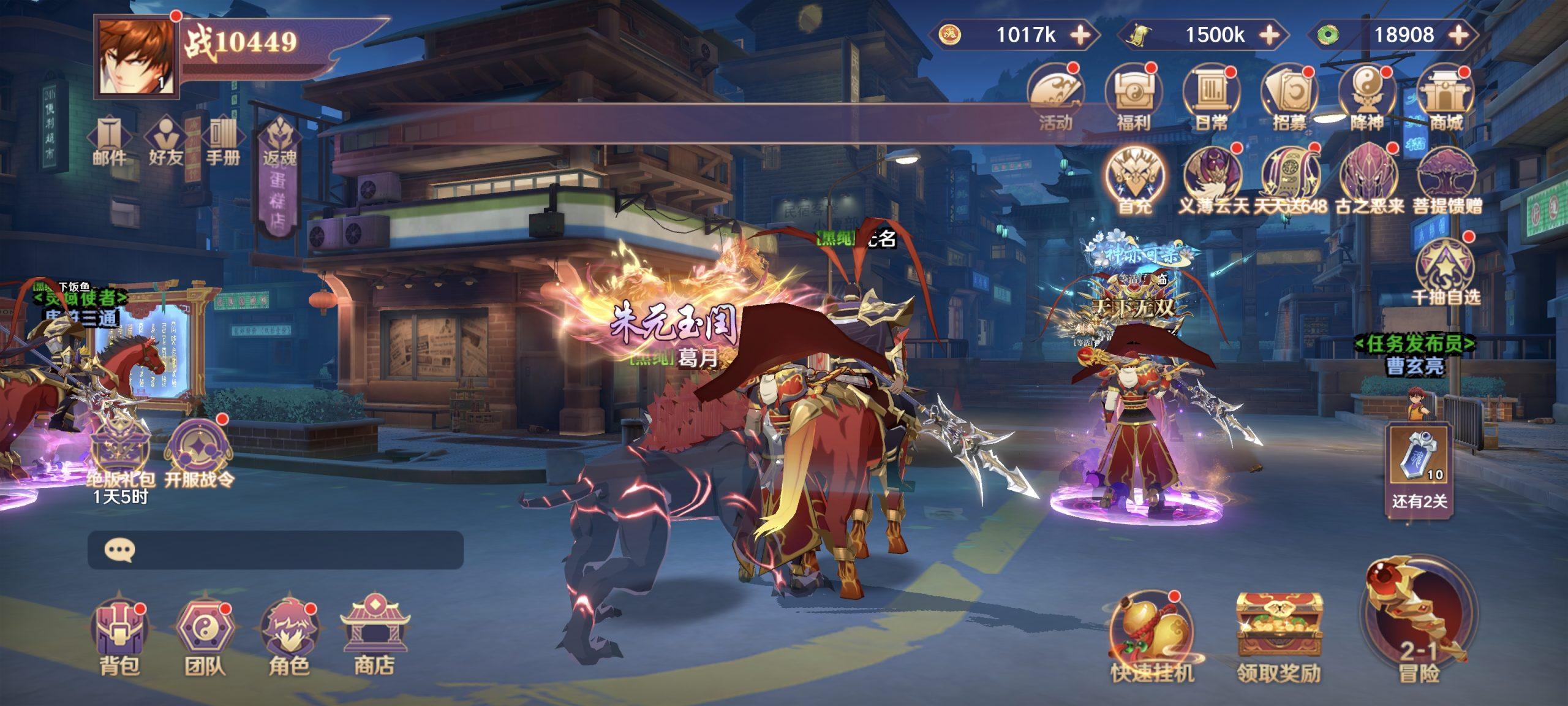This screenshot has height=706, width=1568.
Task: Open the 福利 welfare menu
Action: point(1133,98)
